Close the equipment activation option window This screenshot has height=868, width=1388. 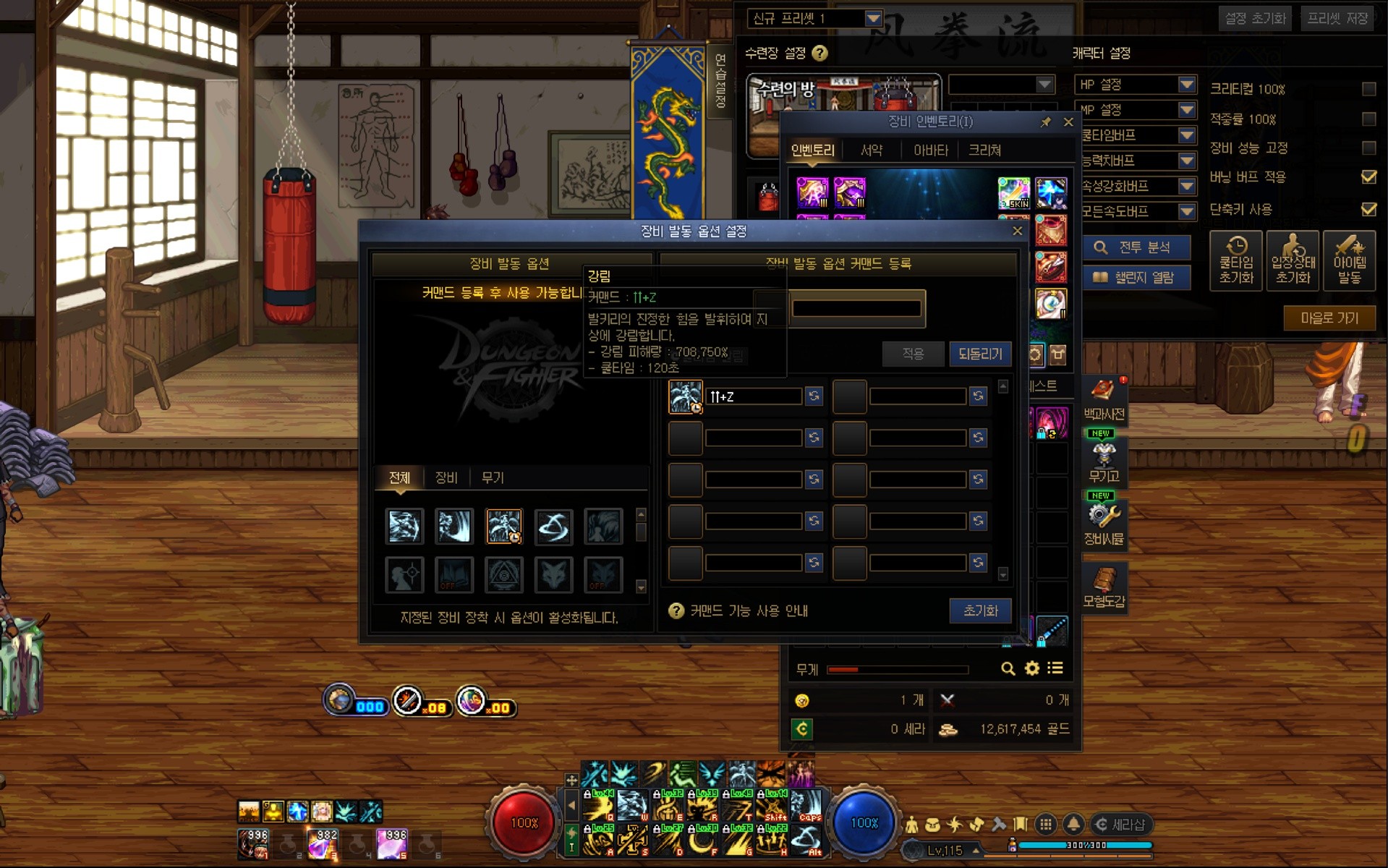click(x=1017, y=231)
